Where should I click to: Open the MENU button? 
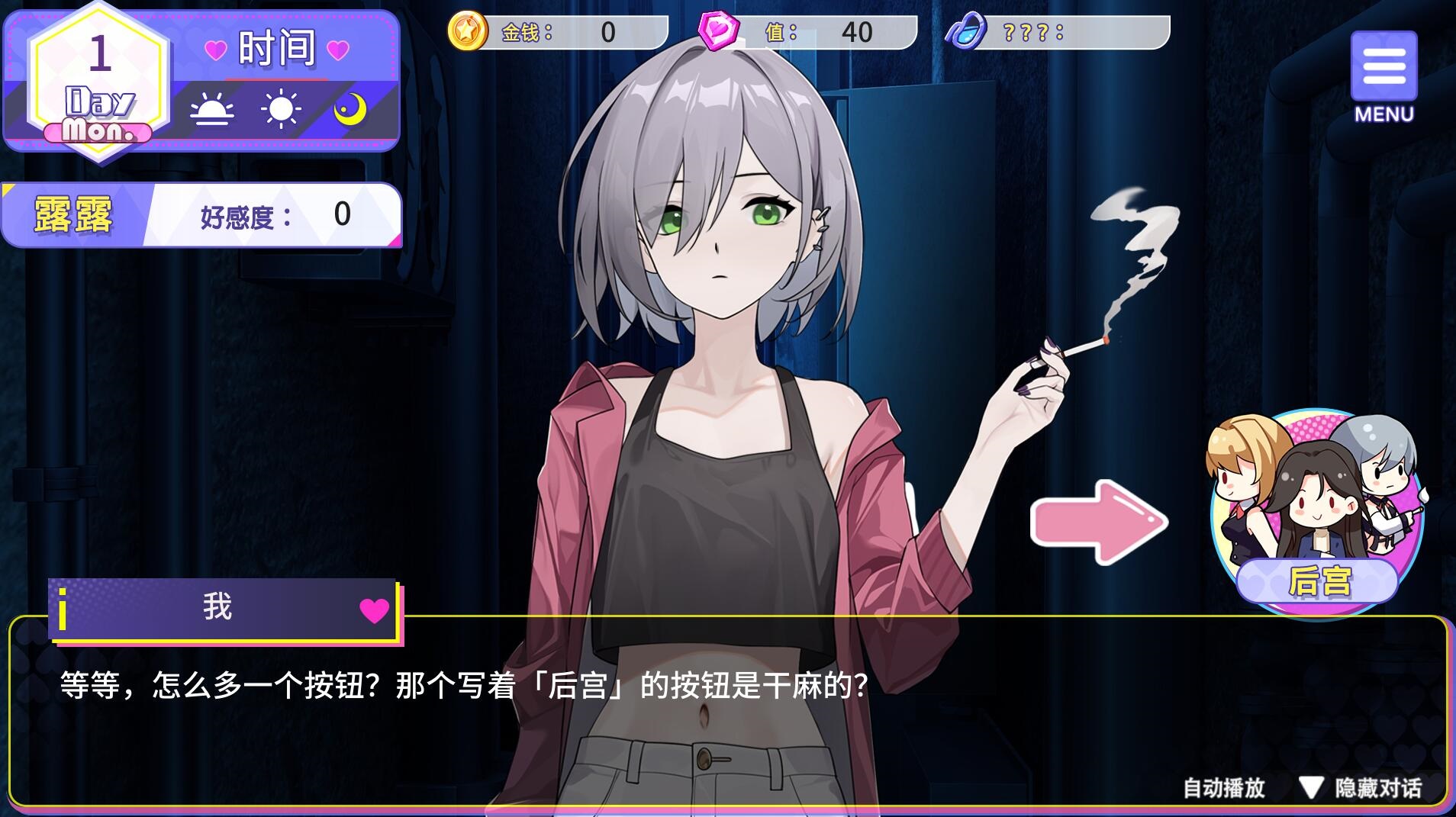tap(1384, 75)
